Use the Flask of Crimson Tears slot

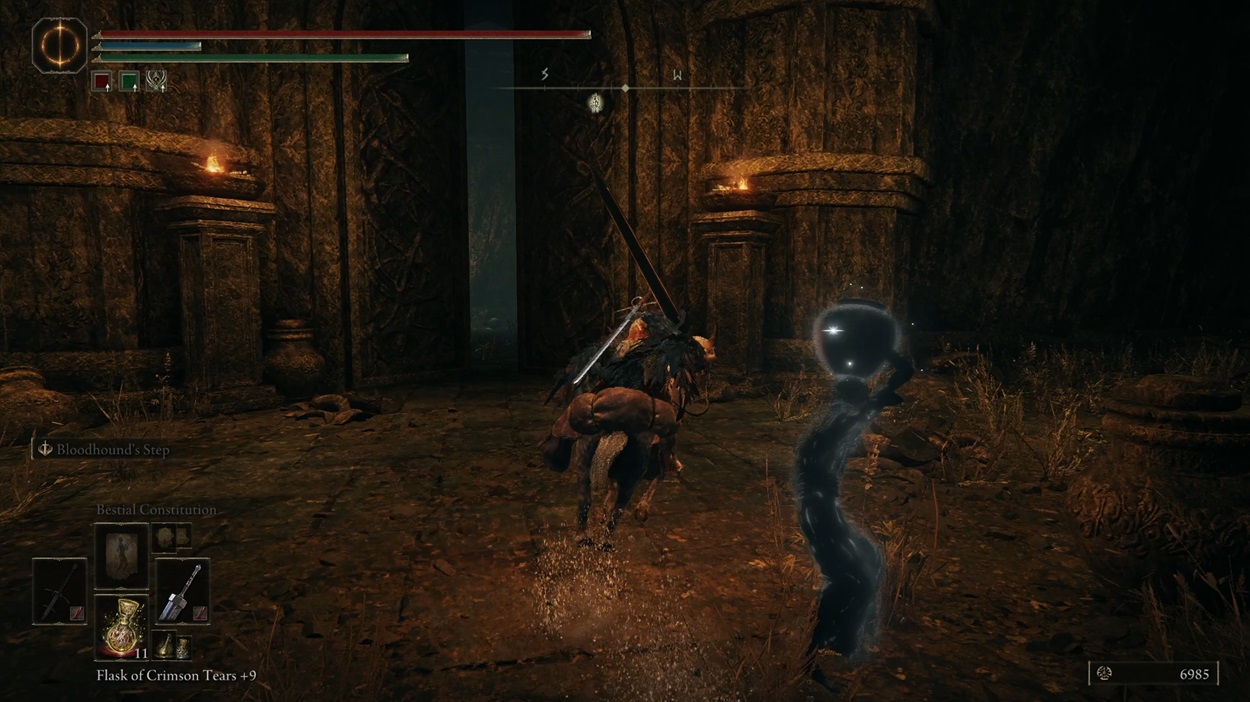[x=121, y=627]
